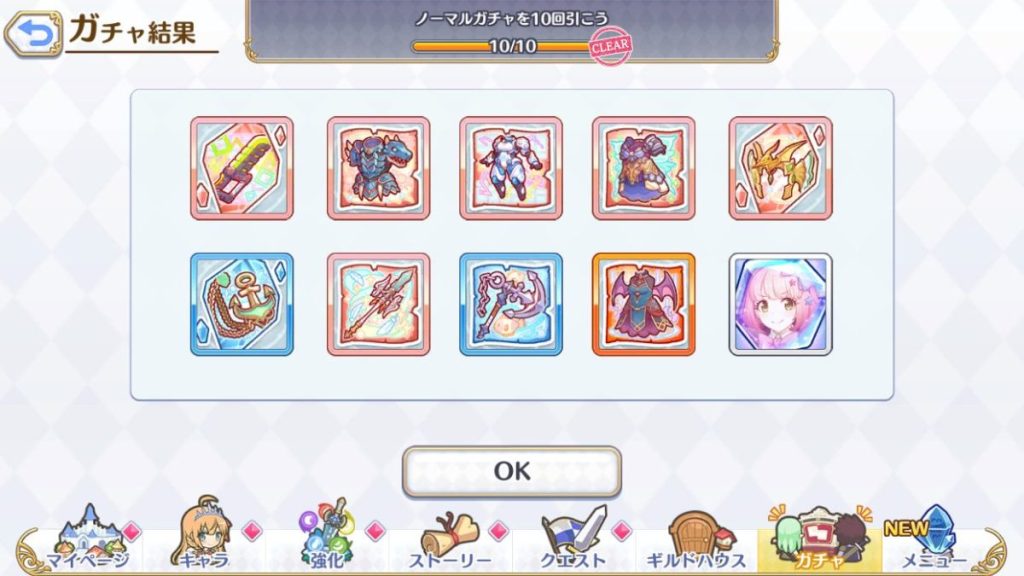View the red trident spear blueprint

(x=378, y=304)
